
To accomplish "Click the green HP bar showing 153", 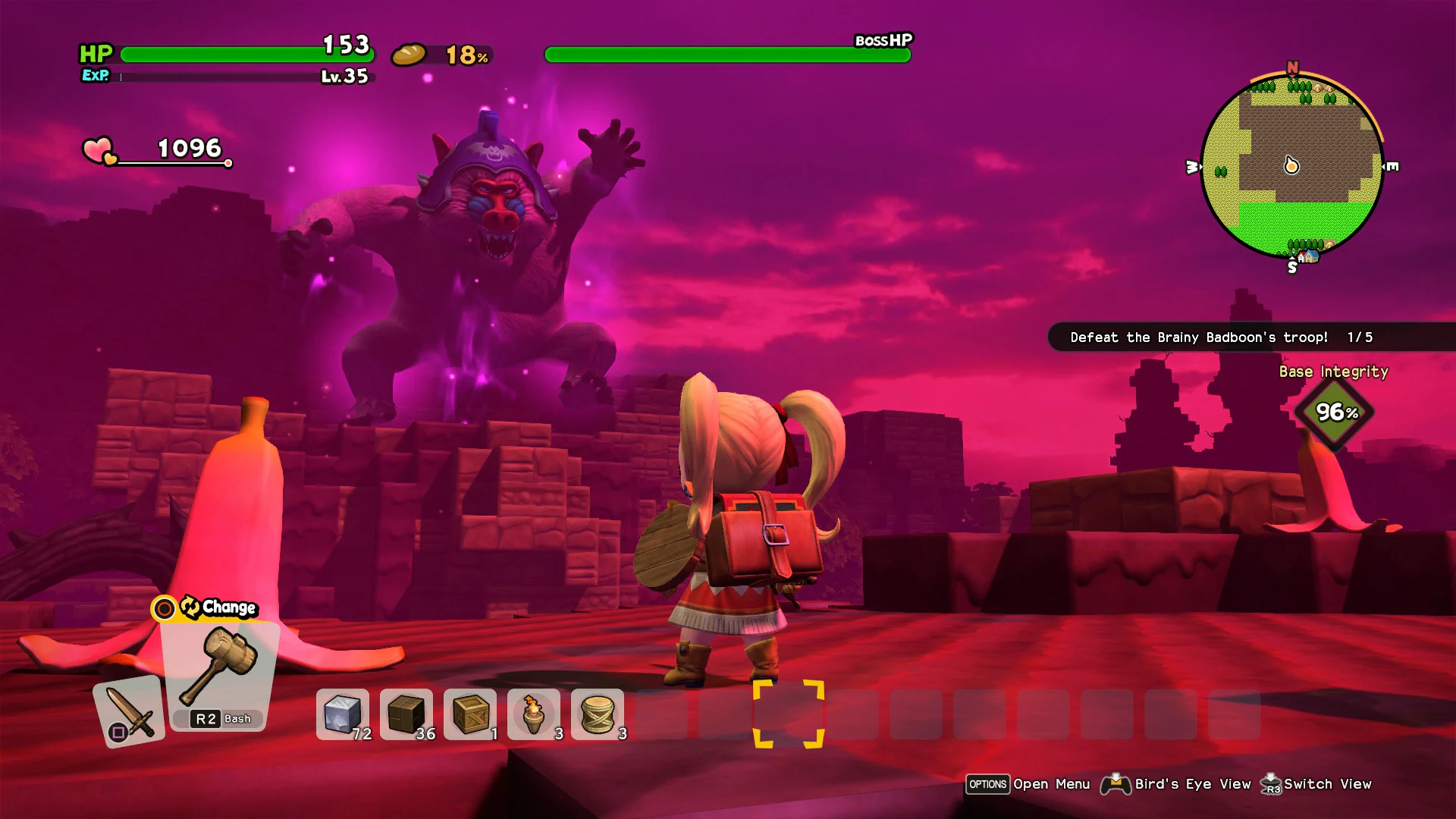I will tap(243, 55).
